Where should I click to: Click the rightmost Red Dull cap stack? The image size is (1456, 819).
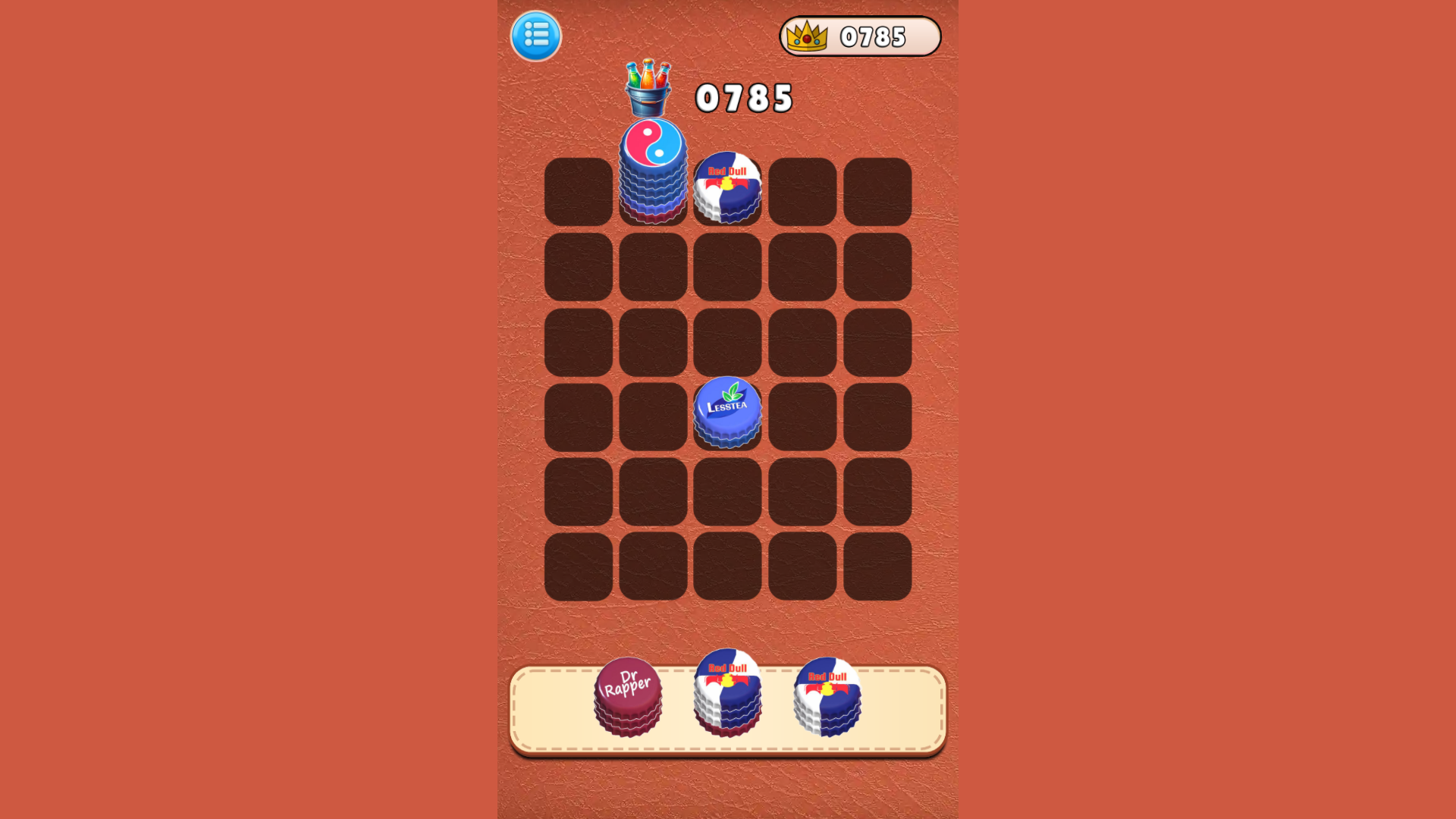[825, 698]
